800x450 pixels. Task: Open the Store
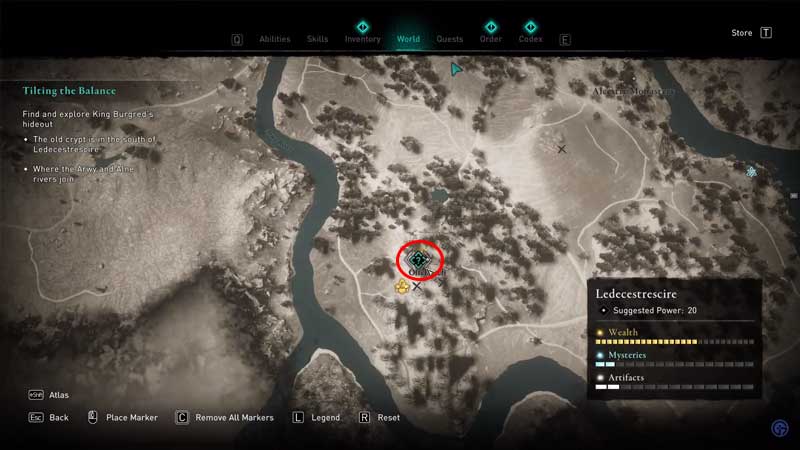pyautogui.click(x=742, y=33)
